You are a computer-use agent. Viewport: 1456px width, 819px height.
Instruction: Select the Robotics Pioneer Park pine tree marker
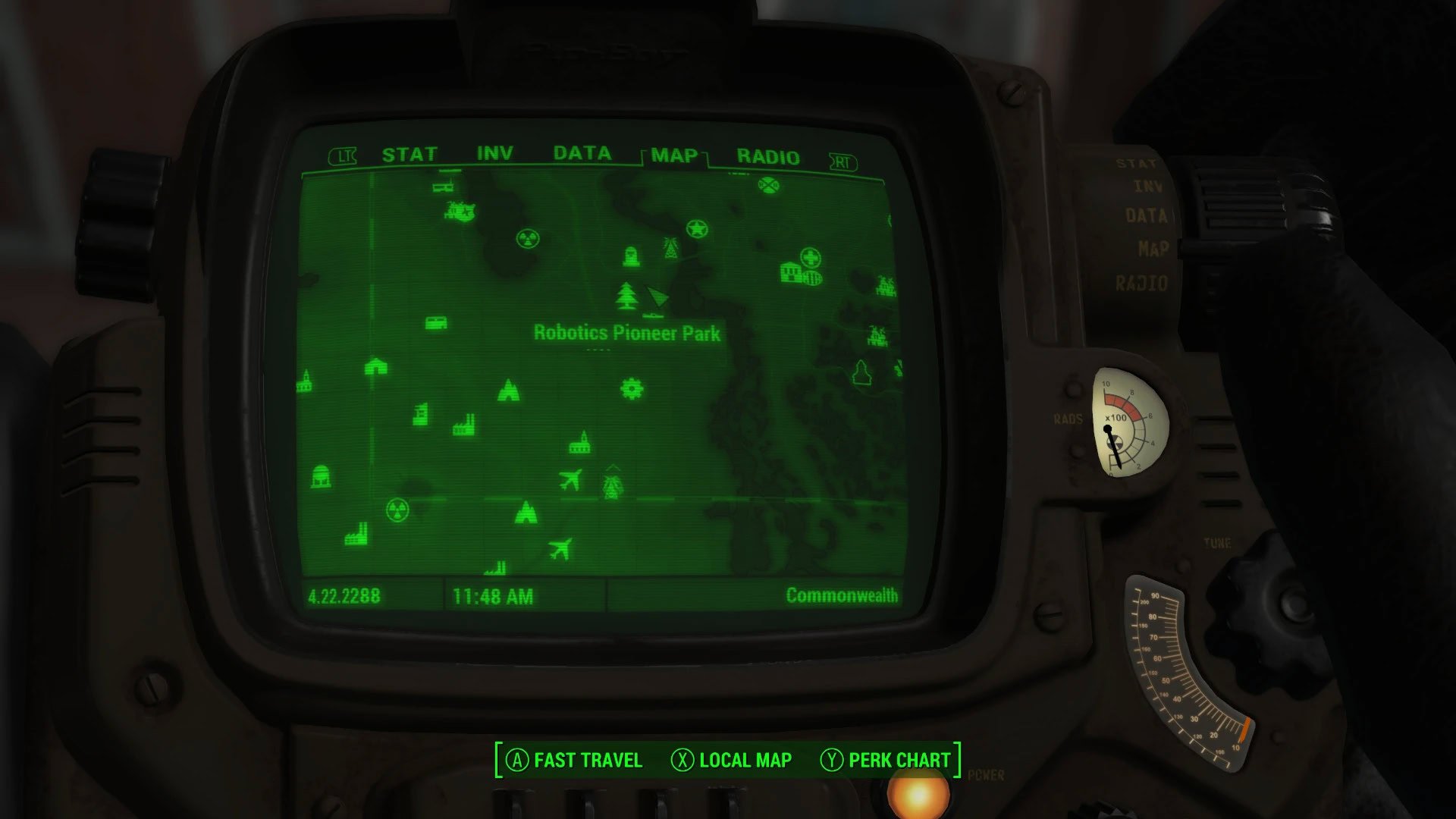[626, 296]
